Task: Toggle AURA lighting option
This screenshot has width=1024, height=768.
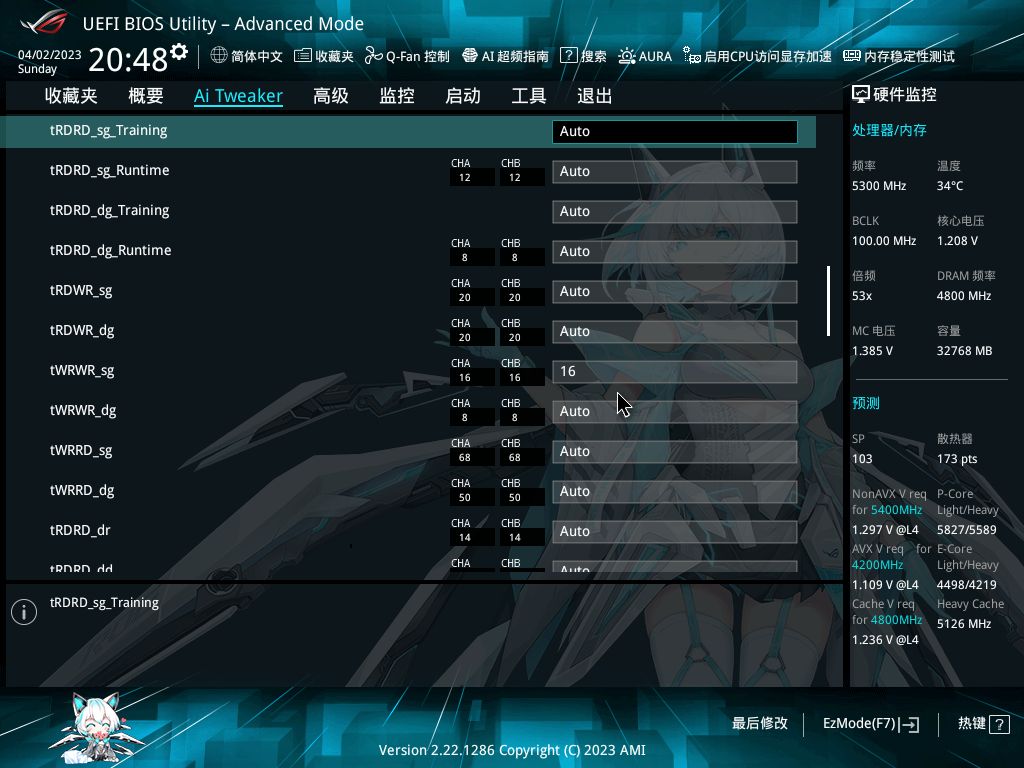Action: (645, 56)
